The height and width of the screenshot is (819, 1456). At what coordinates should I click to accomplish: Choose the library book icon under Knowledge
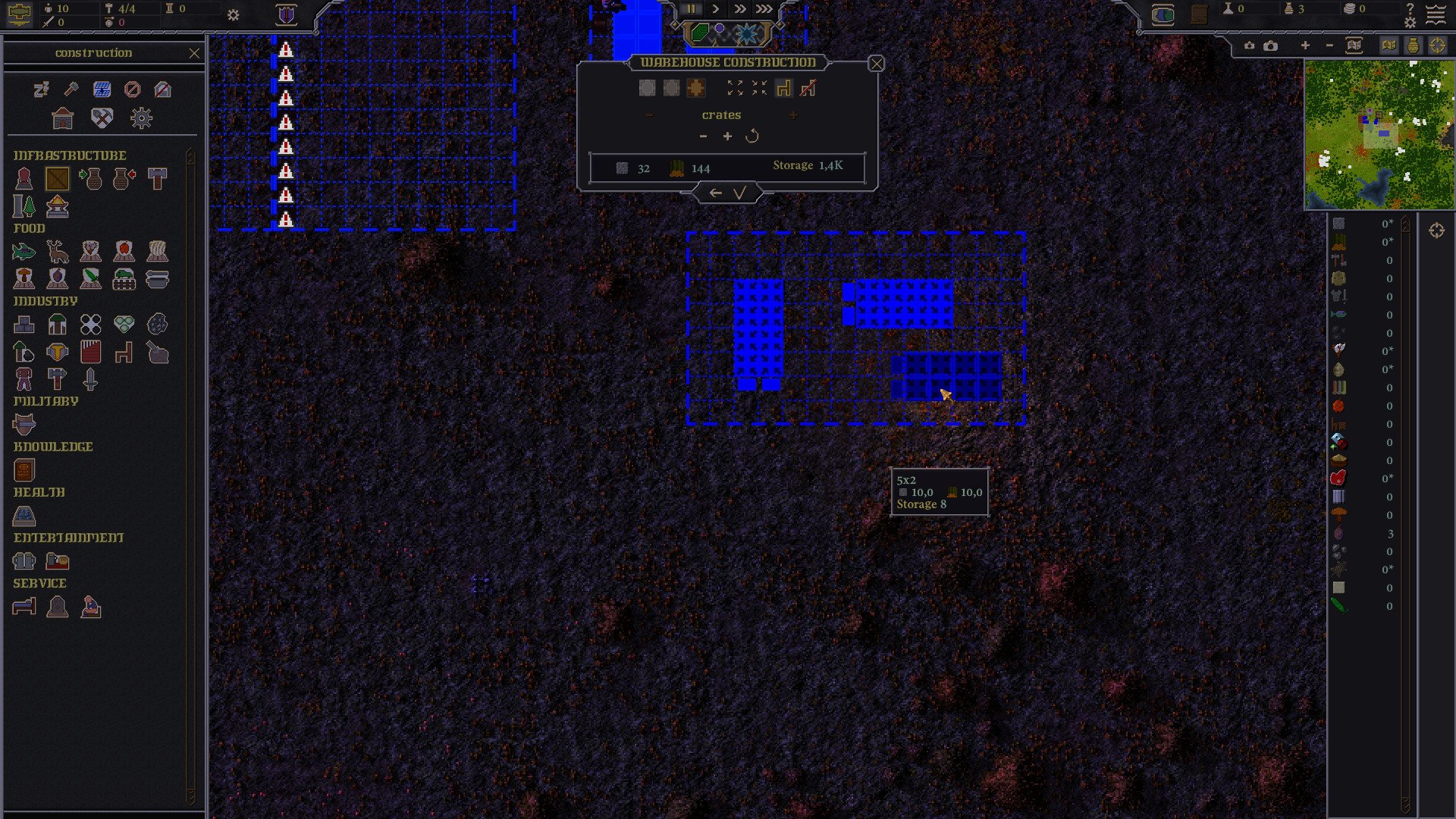(x=24, y=470)
